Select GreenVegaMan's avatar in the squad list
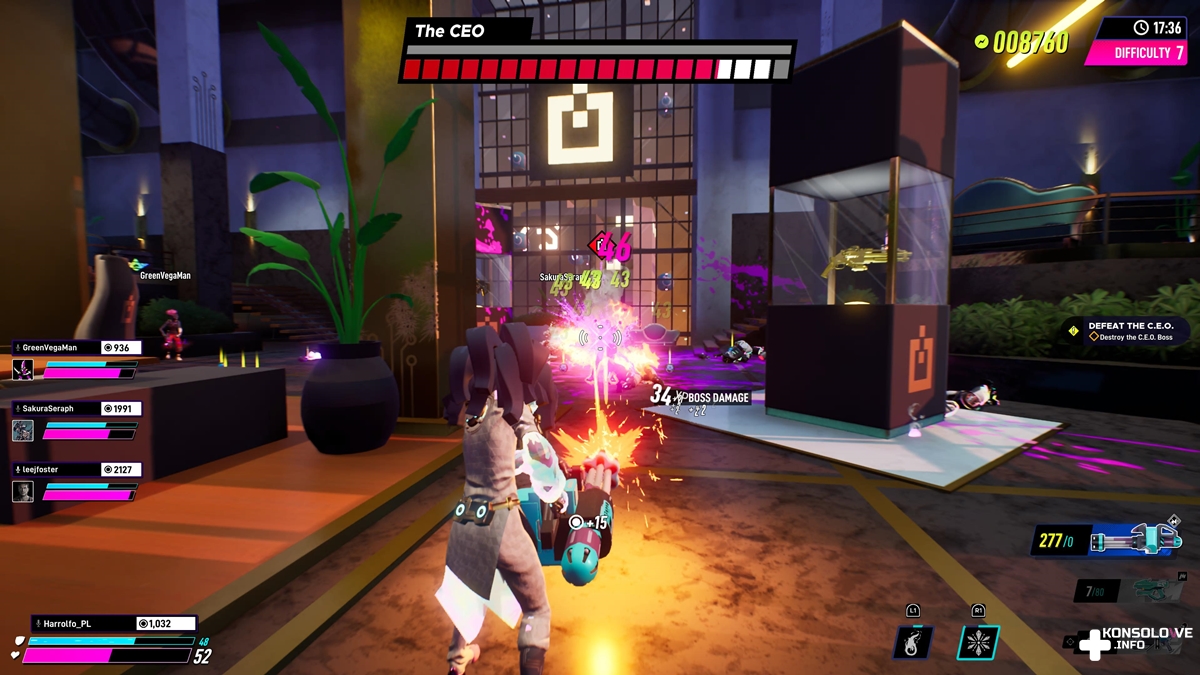 click(23, 369)
